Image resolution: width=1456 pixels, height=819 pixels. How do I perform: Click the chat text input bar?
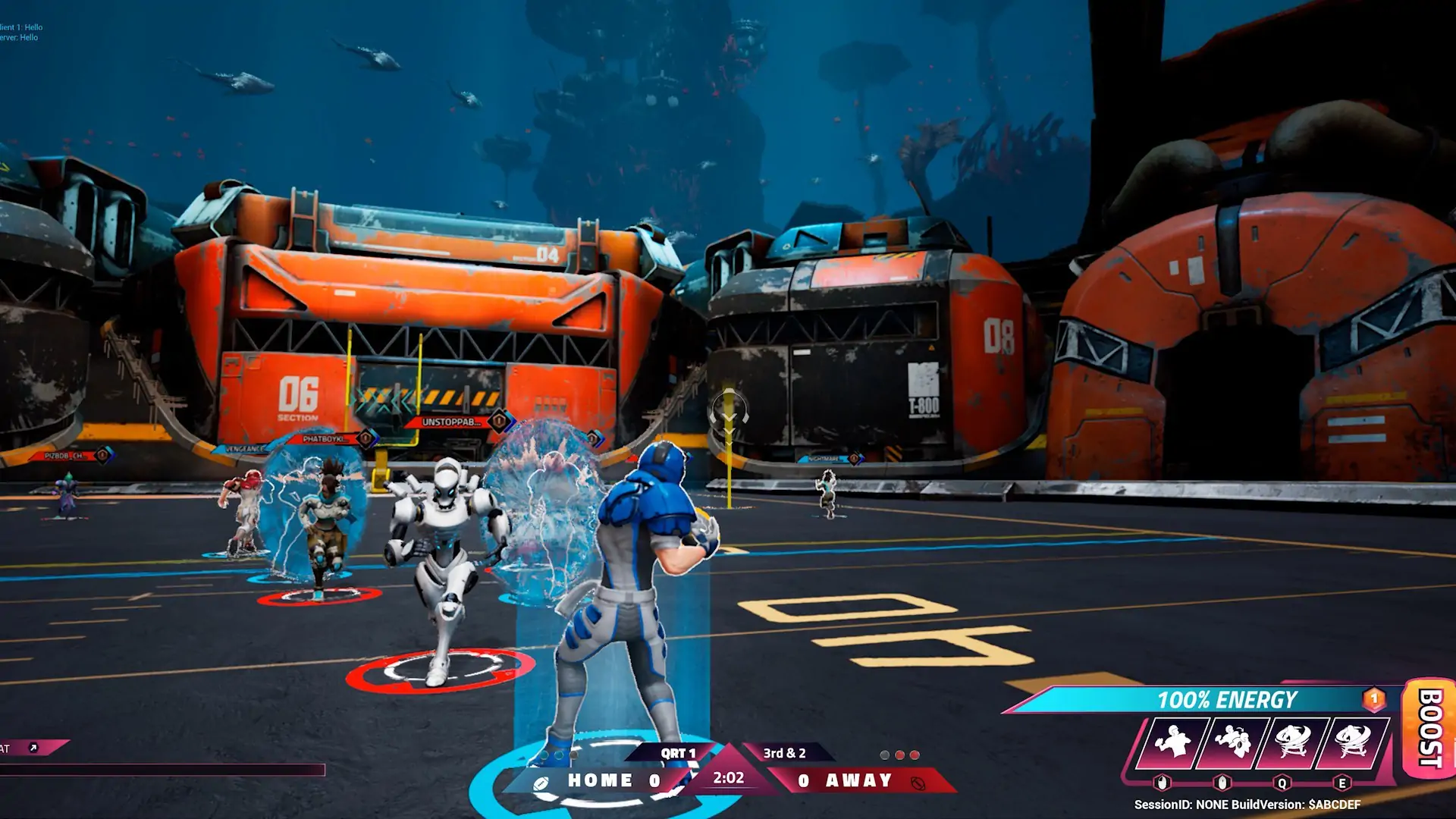[162, 770]
